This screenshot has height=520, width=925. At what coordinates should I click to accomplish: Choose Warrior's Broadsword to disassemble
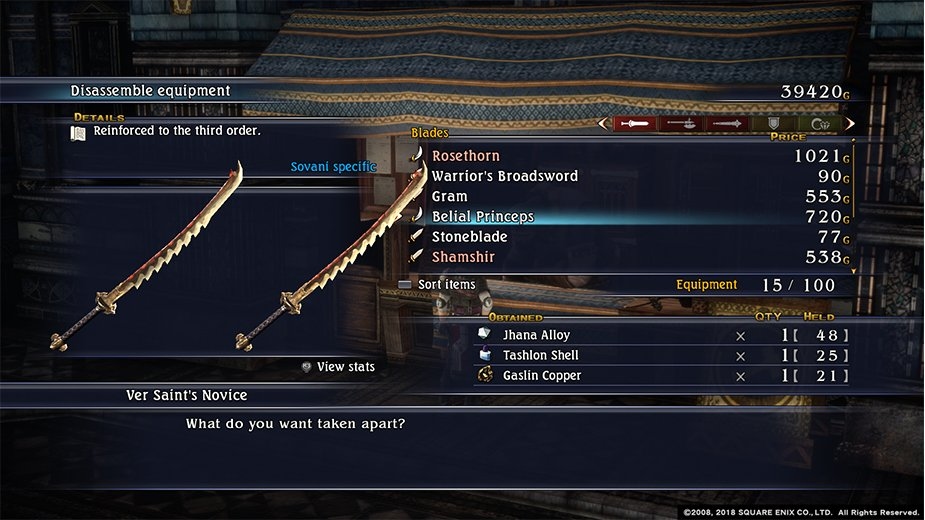click(x=504, y=176)
